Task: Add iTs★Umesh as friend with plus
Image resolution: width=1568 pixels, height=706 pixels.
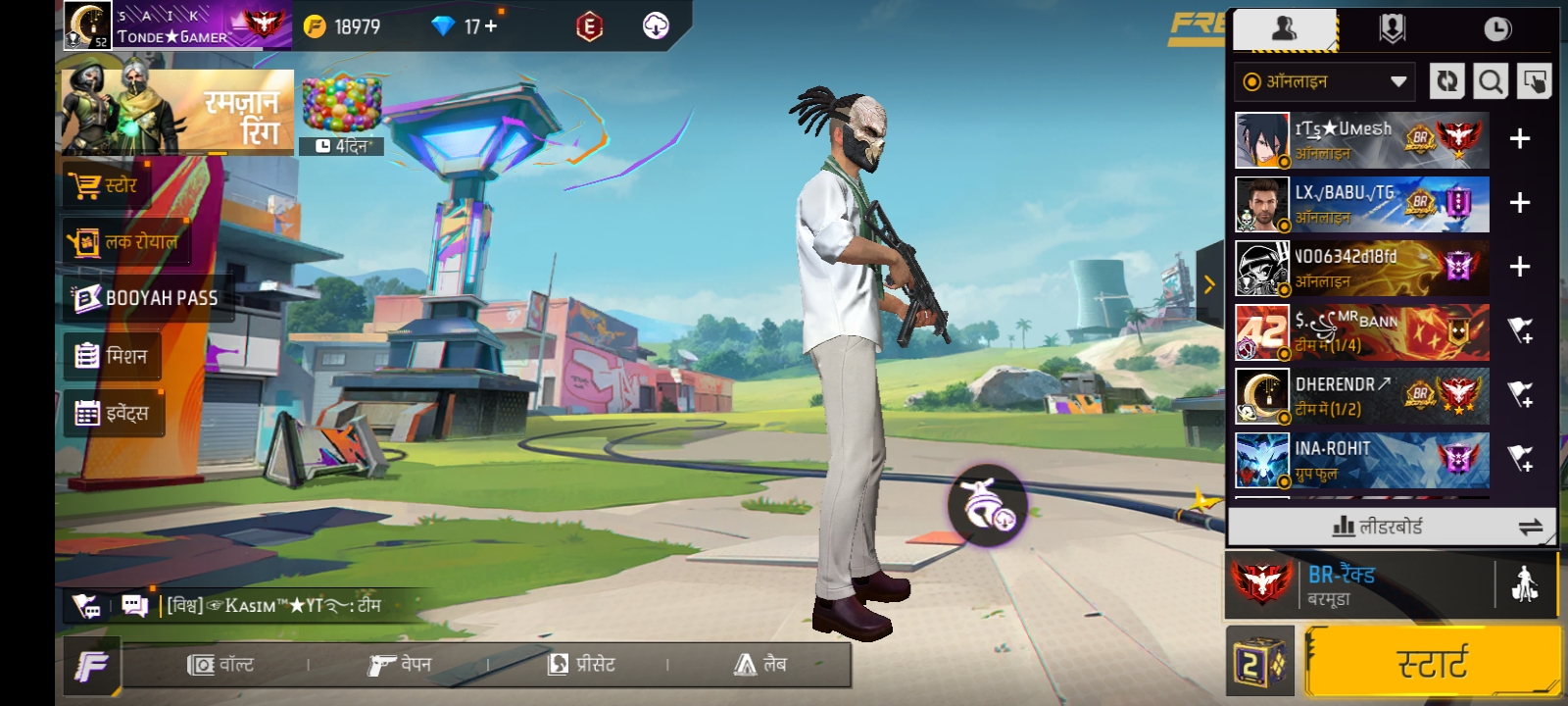Action: (x=1520, y=139)
